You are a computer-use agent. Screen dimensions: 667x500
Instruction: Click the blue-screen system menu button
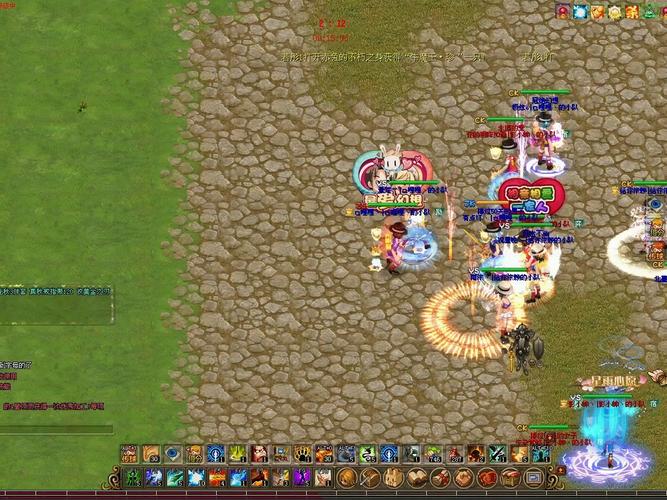536,477
